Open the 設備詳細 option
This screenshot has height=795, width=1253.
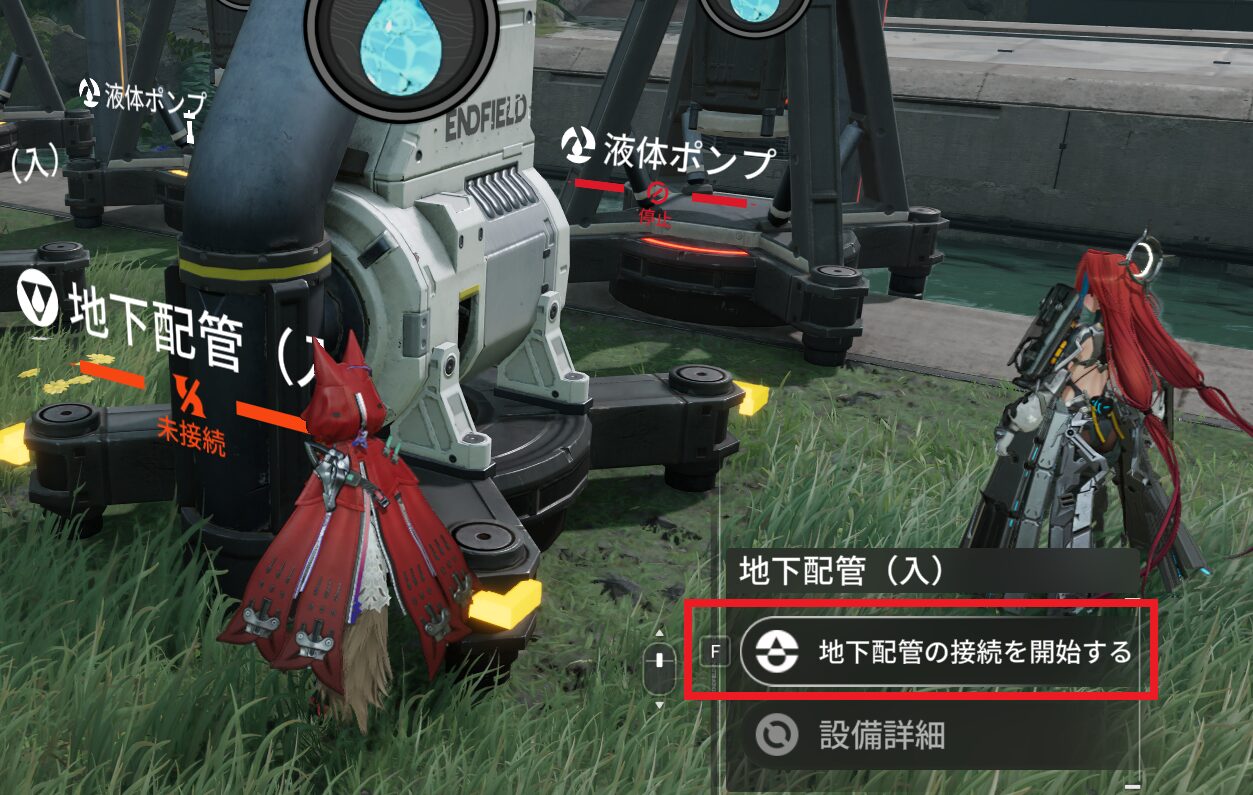pos(880,736)
